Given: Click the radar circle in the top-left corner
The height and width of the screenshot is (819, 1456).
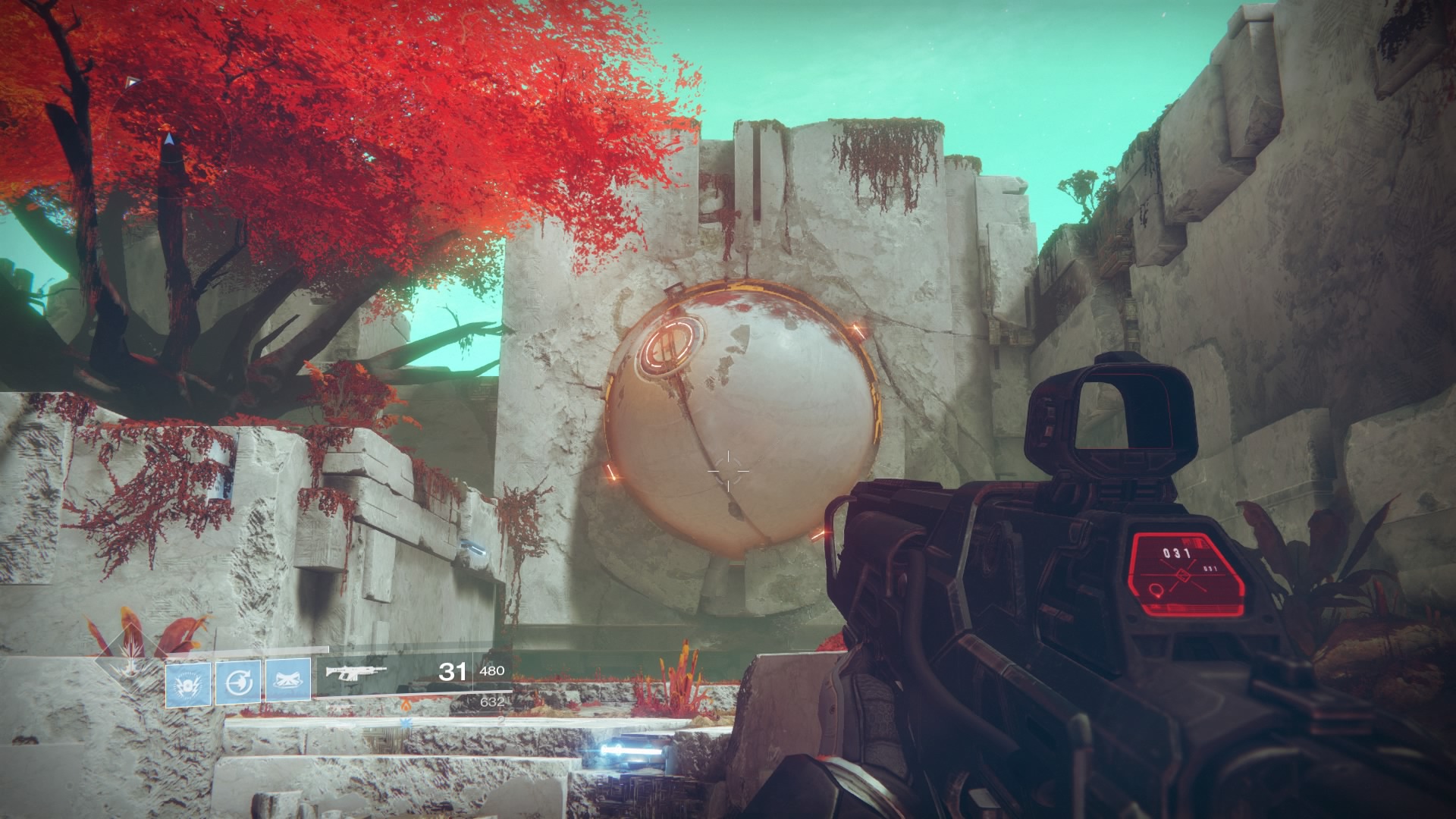Looking at the screenshot, I should click(171, 140).
